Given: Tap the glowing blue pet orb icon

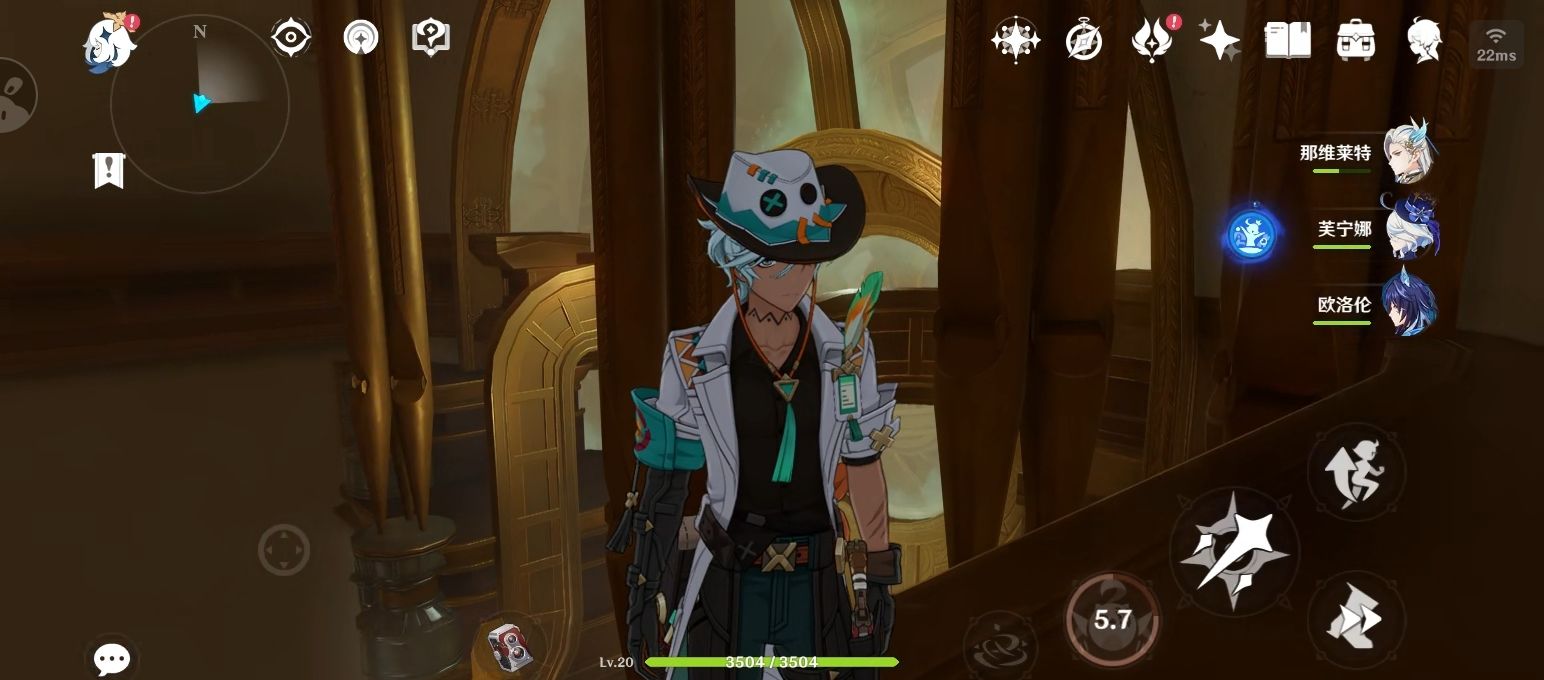Looking at the screenshot, I should point(1252,236).
